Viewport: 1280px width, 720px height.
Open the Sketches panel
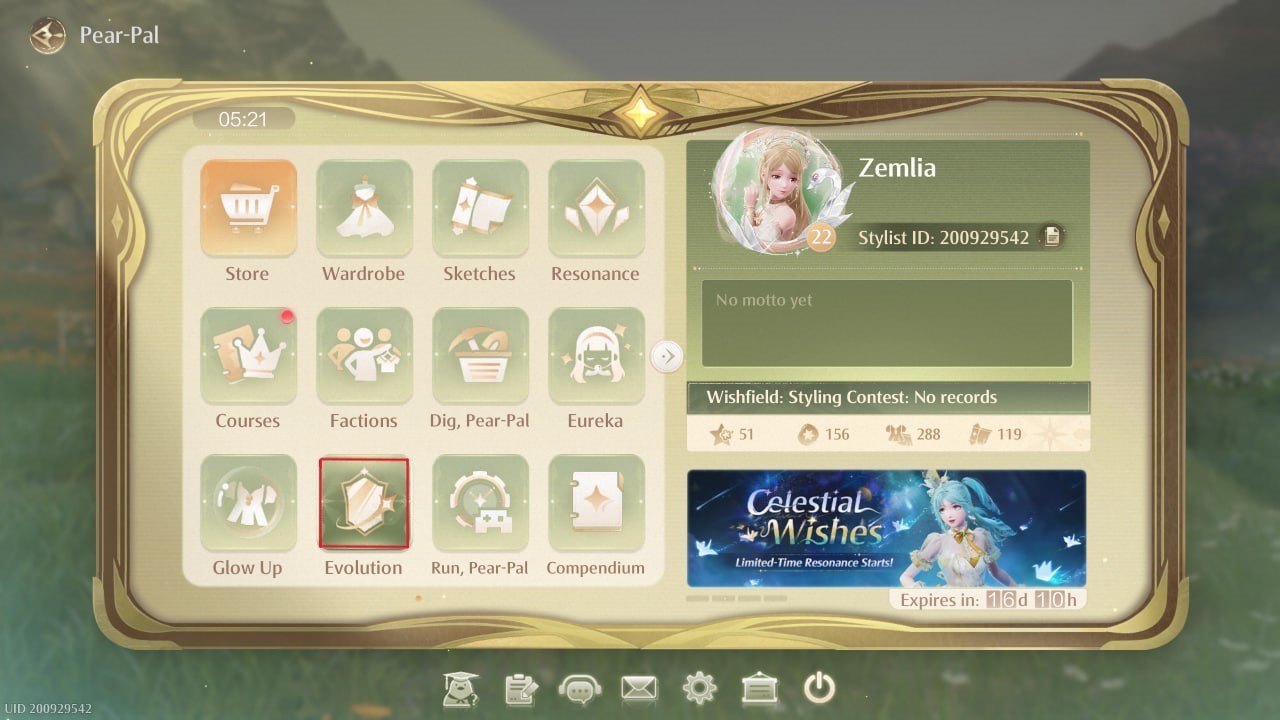479,207
